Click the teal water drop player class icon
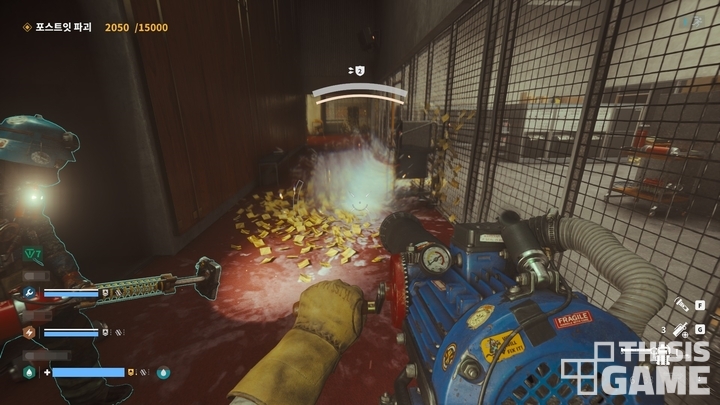 pyautogui.click(x=29, y=372)
